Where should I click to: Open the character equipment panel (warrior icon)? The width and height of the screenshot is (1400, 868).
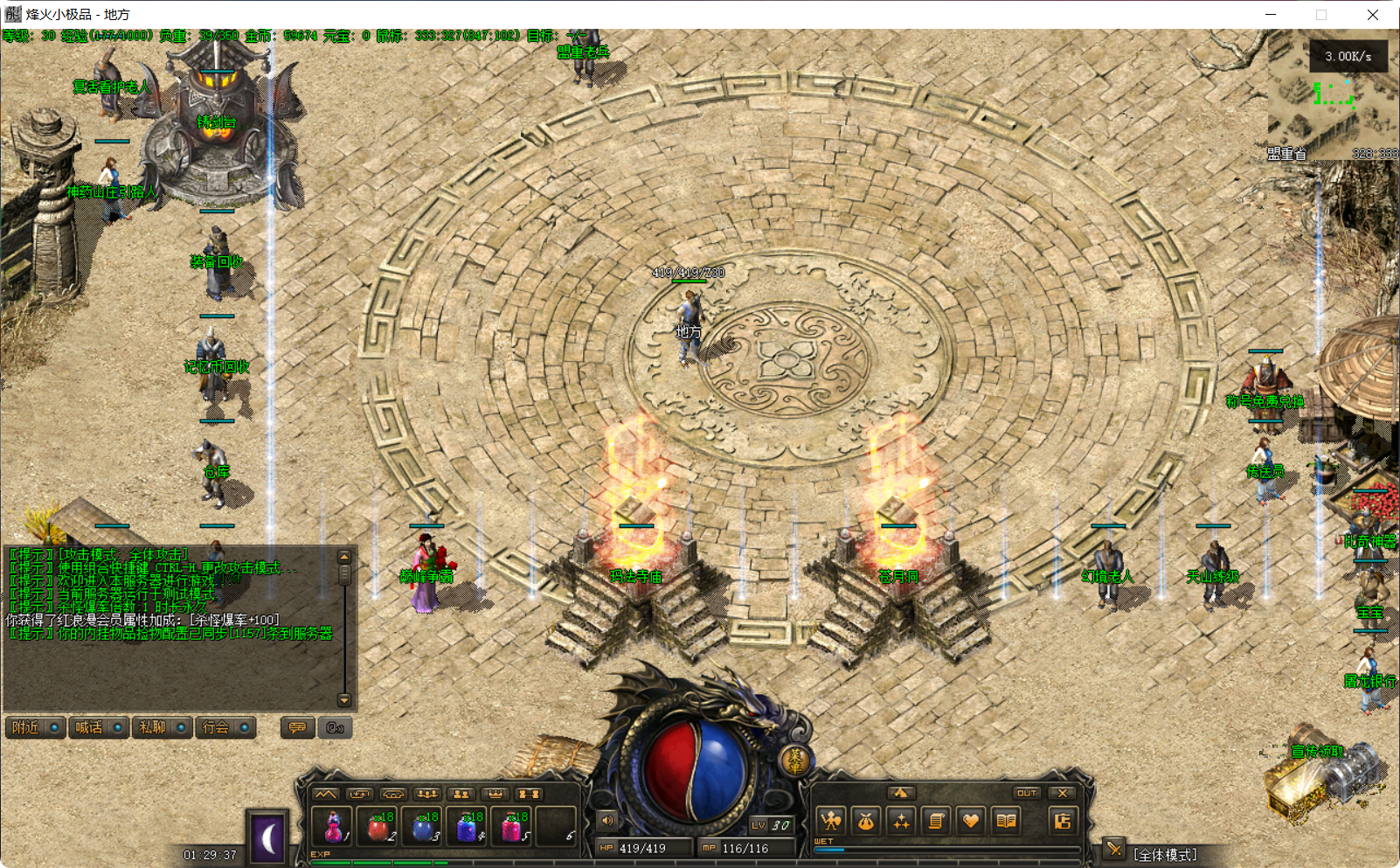tap(831, 821)
